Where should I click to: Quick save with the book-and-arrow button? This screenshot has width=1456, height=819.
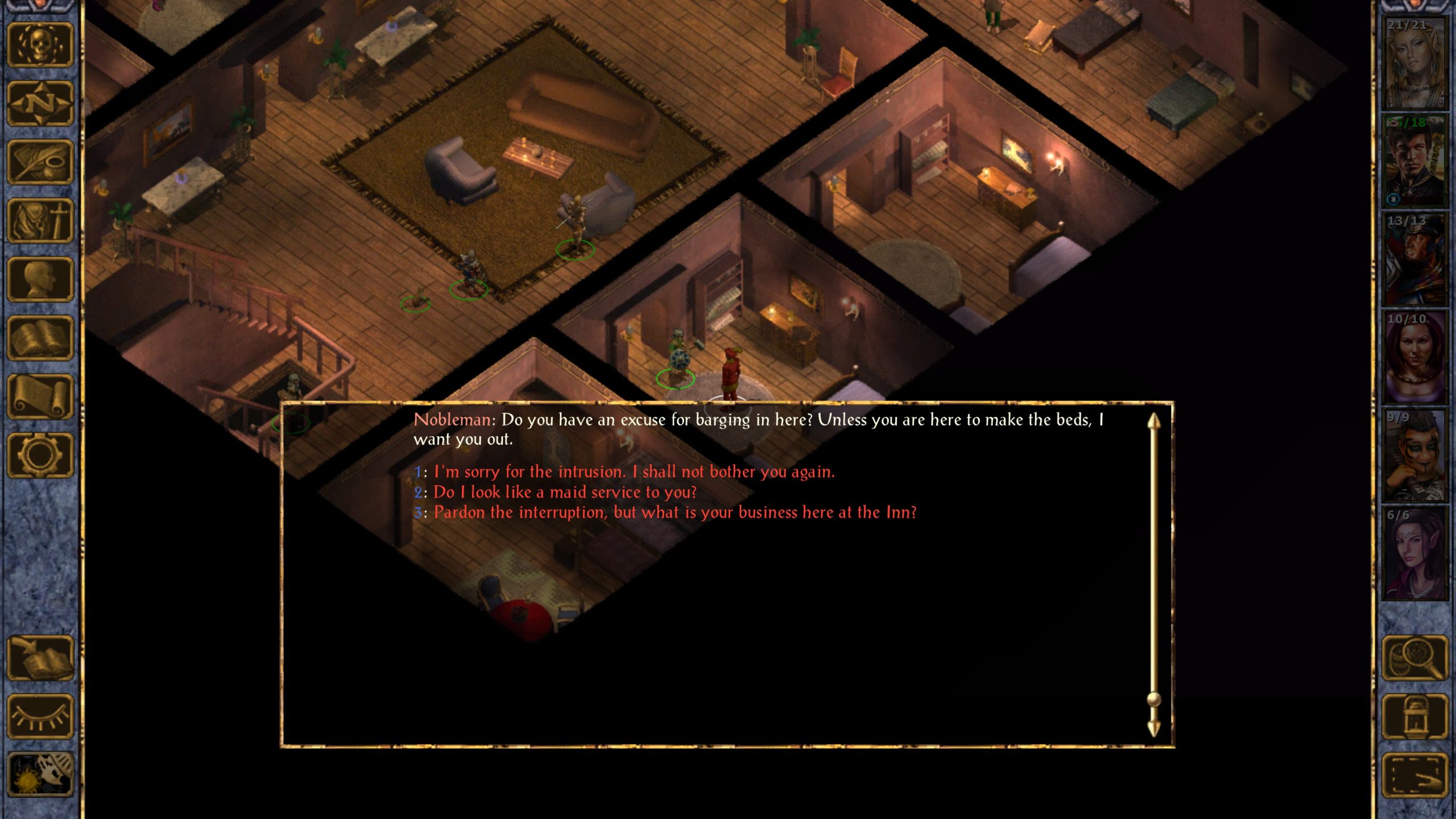coord(40,658)
